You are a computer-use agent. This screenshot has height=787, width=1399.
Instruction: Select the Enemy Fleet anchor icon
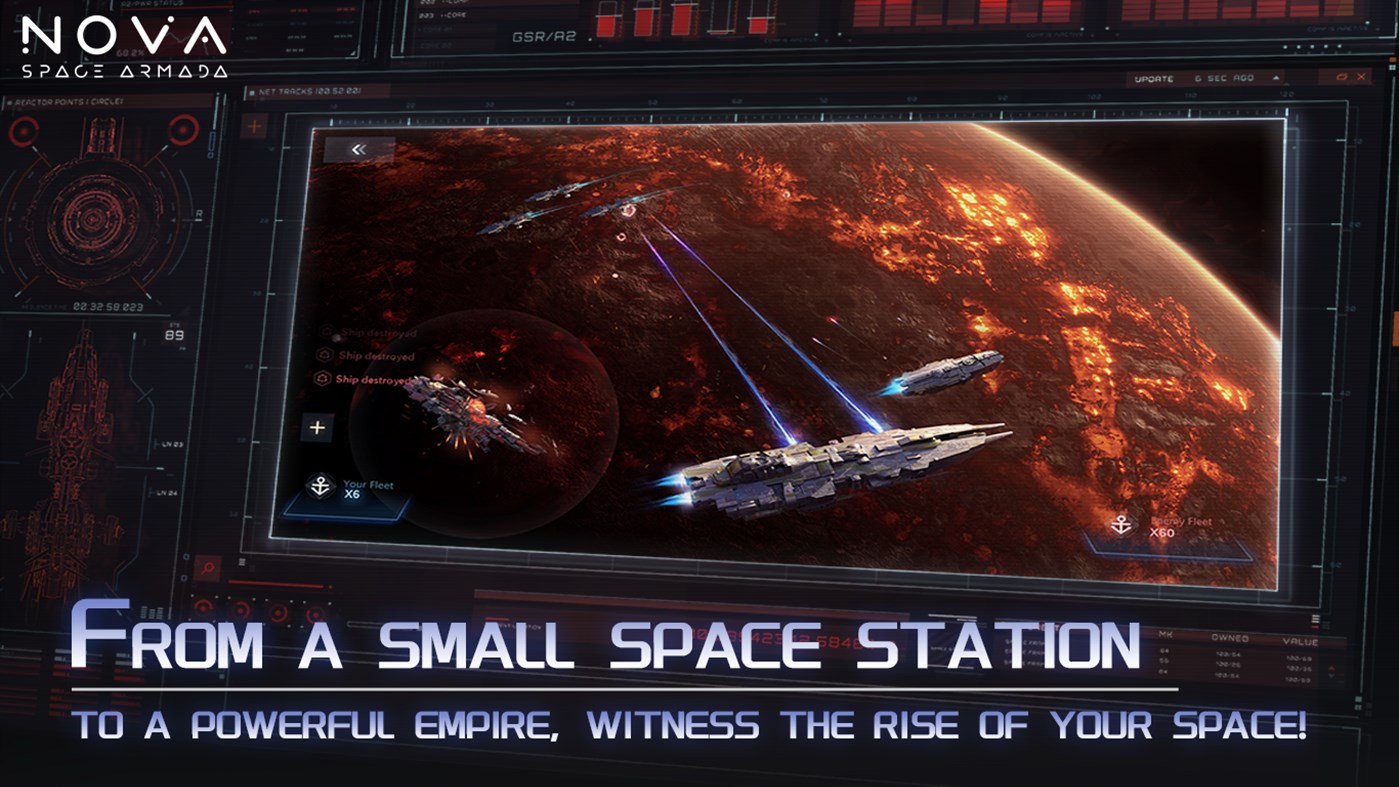click(x=1120, y=523)
